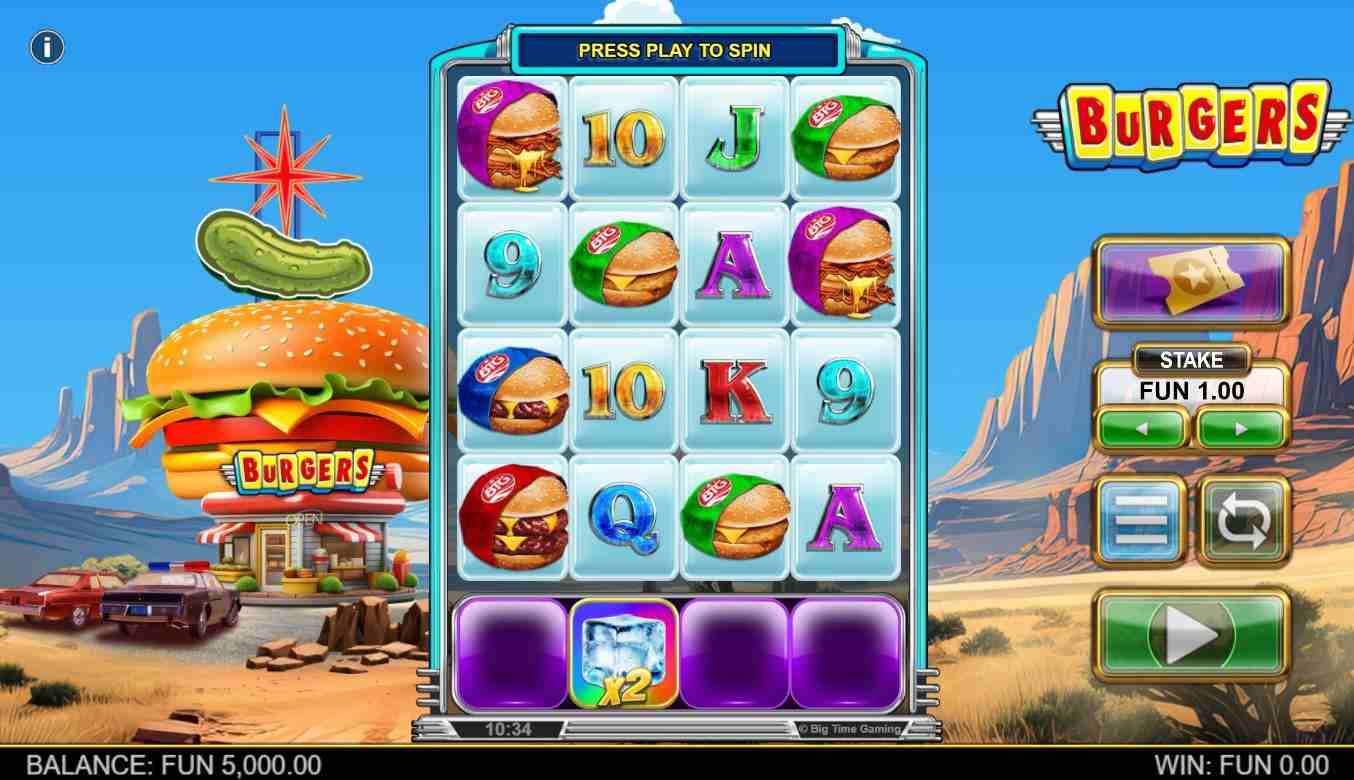This screenshot has width=1354, height=780.
Task: Open the golden ticket bonus buy
Action: [x=1191, y=282]
